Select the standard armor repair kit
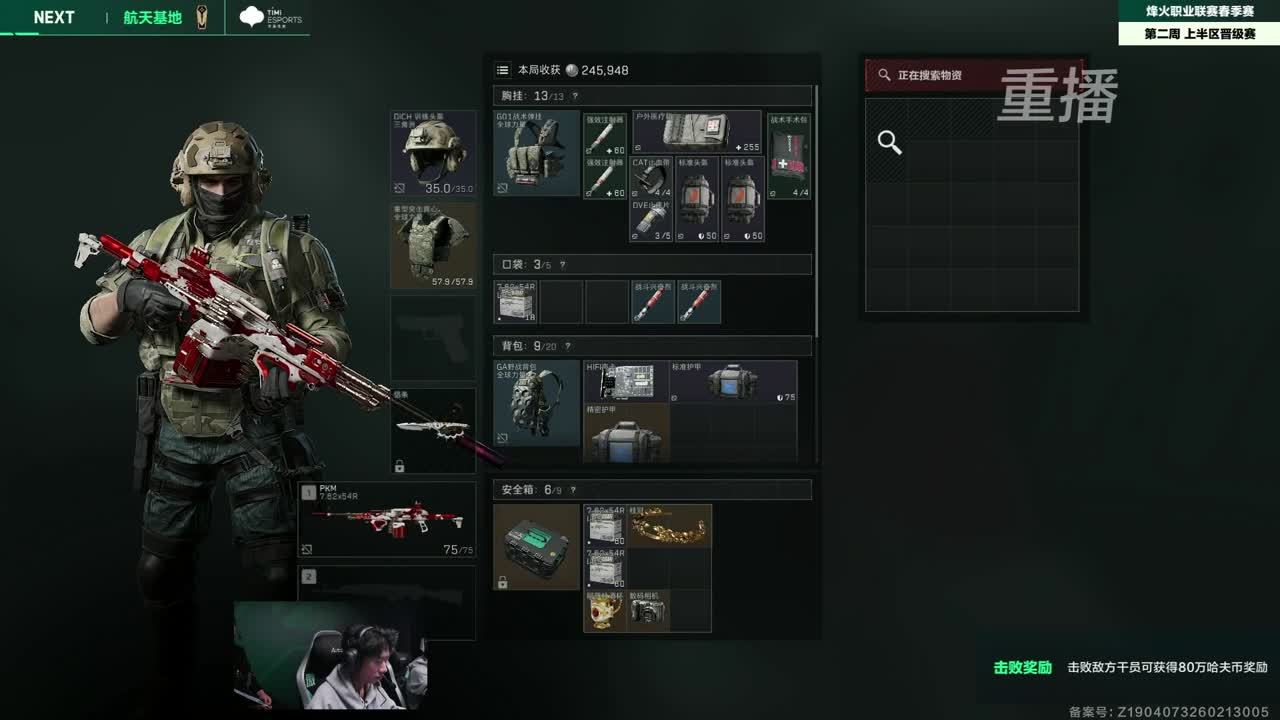The width and height of the screenshot is (1280, 720). [x=733, y=381]
